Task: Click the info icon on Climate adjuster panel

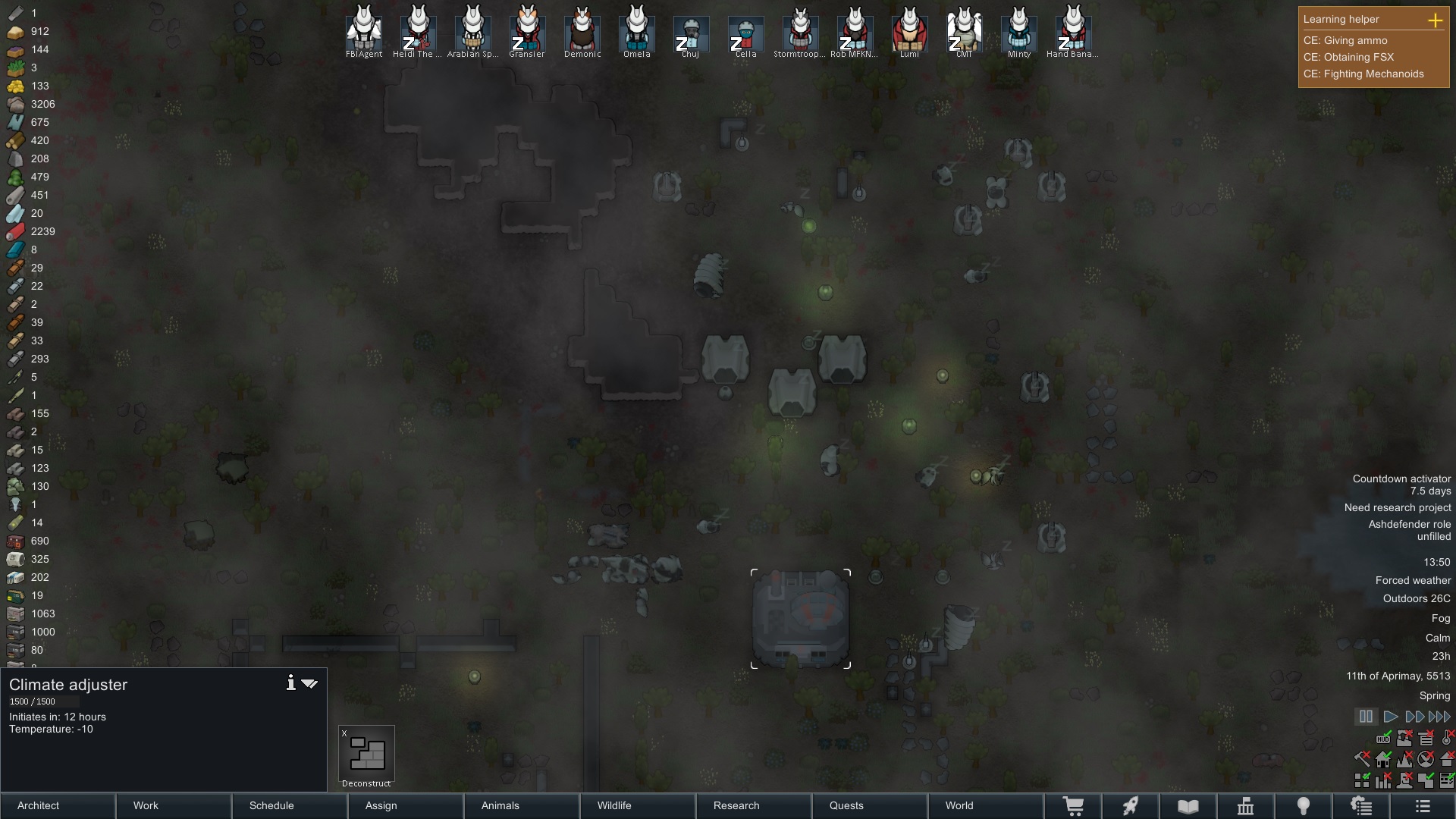Action: [290, 682]
